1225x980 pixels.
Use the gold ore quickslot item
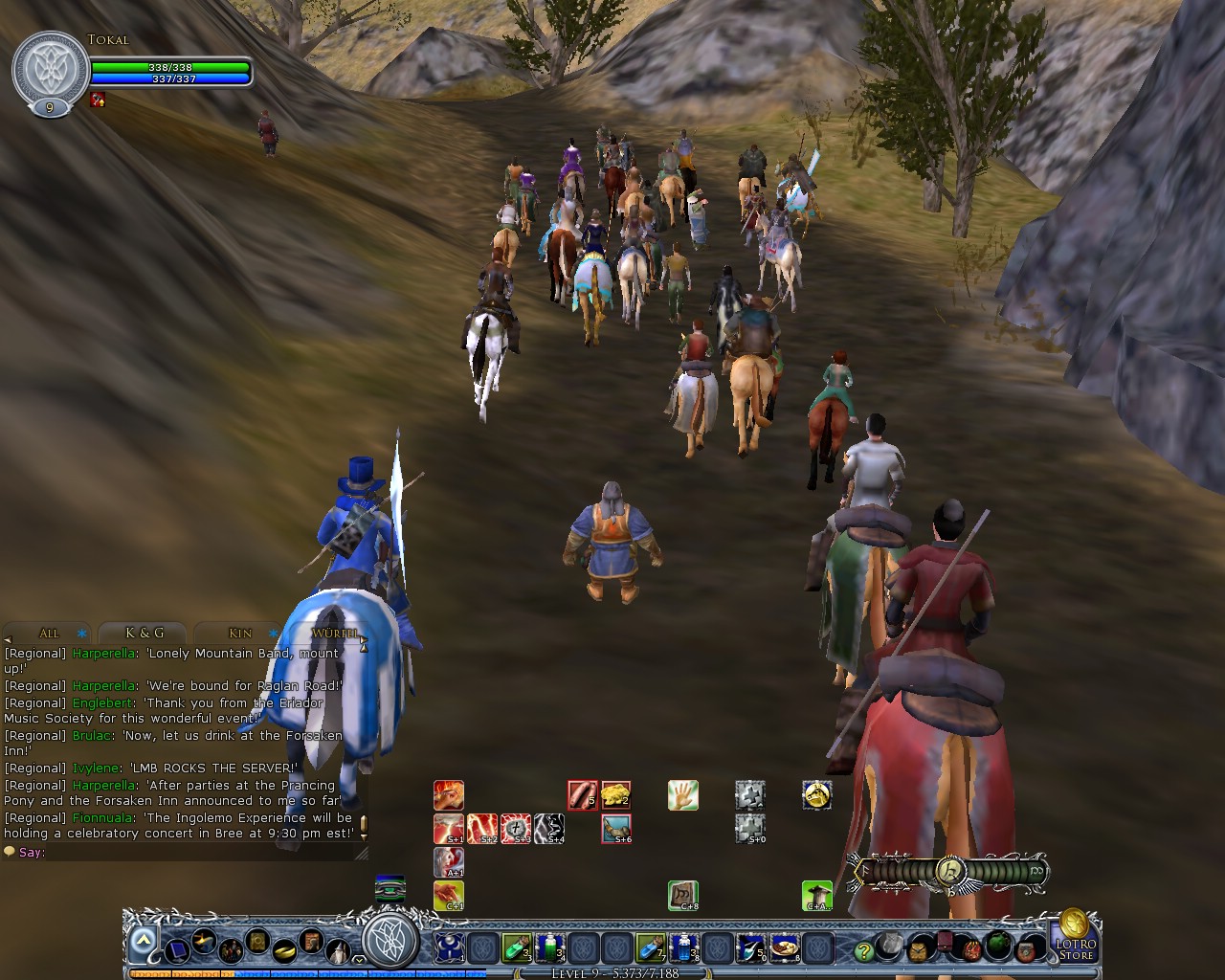click(615, 793)
